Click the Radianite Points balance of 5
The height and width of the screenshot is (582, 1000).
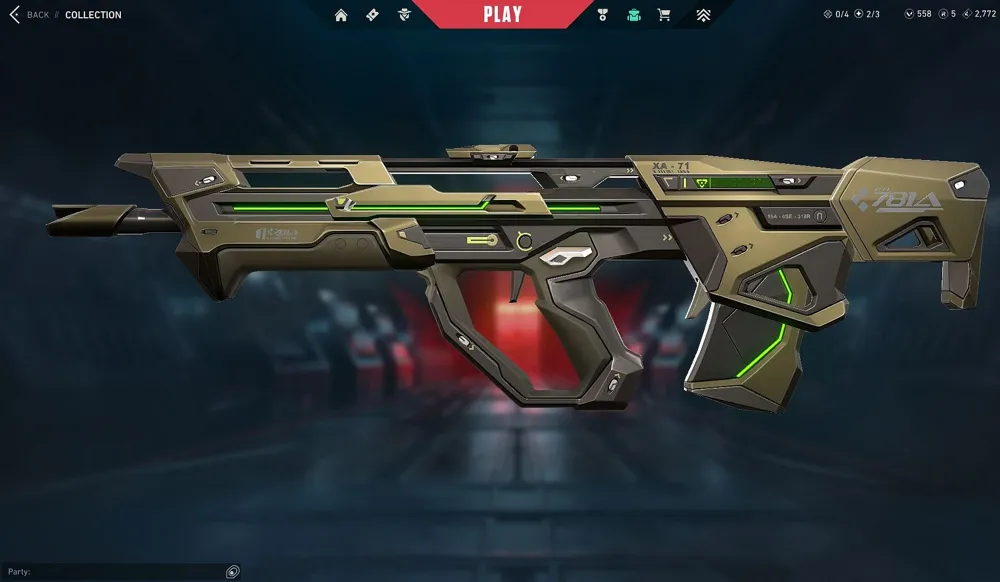pyautogui.click(x=947, y=14)
